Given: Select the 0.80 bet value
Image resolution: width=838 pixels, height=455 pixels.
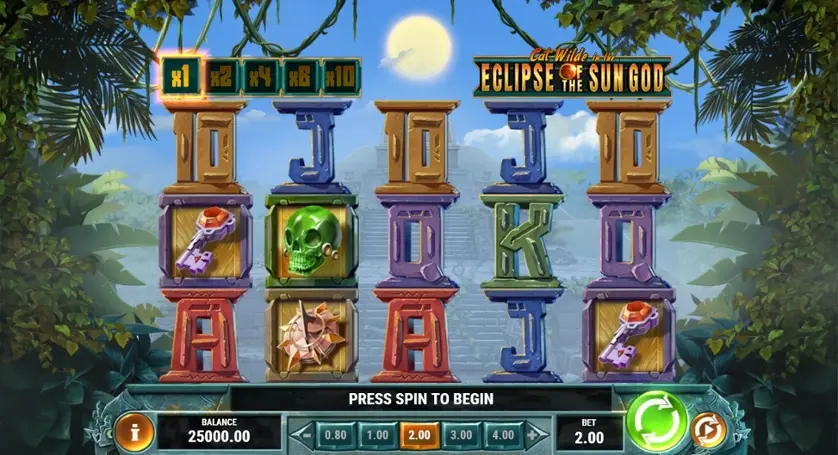Looking at the screenshot, I should point(336,435).
